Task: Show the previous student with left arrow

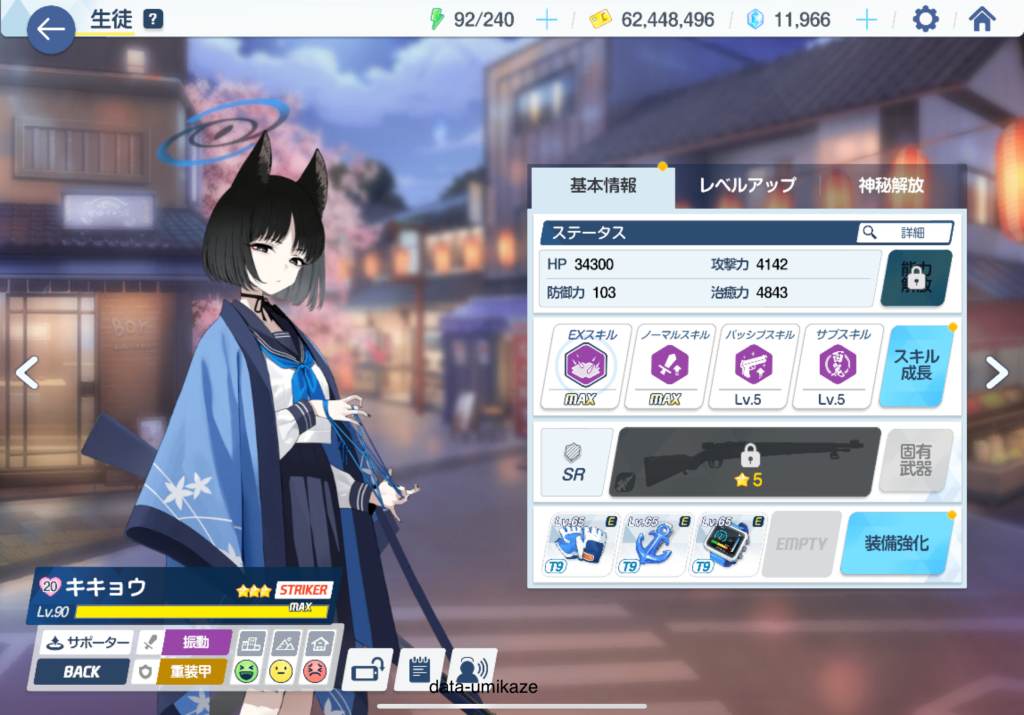Action: click(27, 372)
